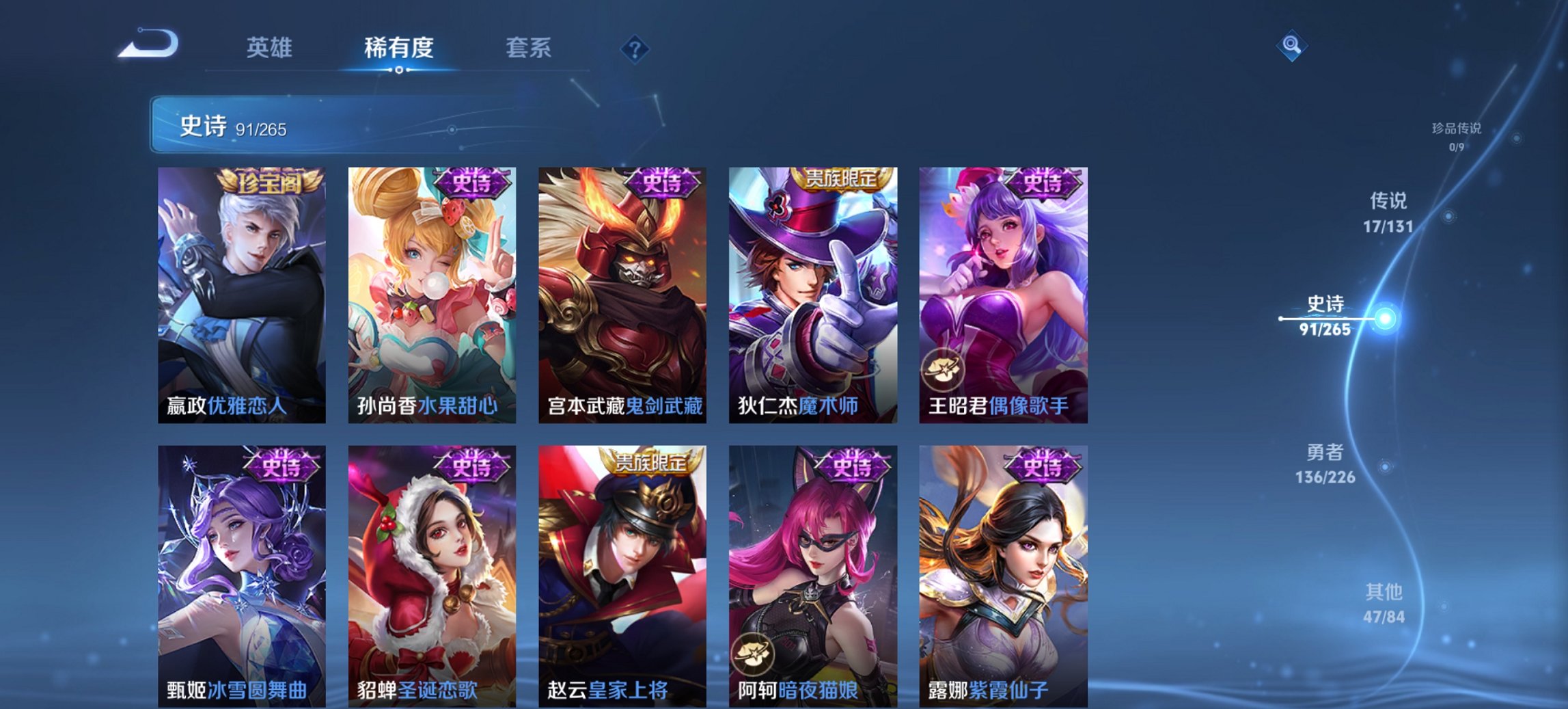Select 珍品传说 0/9 in the rarity list
1568x709 pixels.
click(1455, 135)
